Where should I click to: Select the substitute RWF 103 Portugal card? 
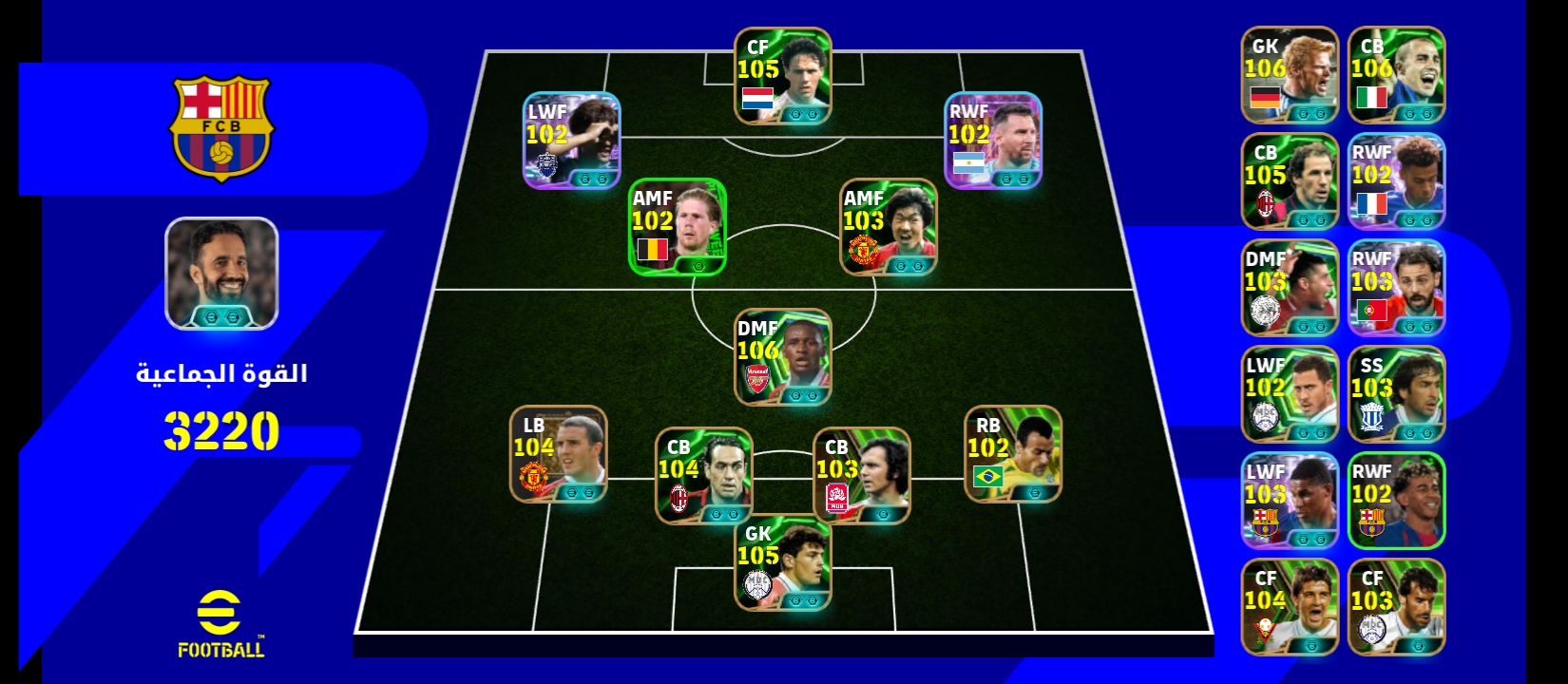(x=1396, y=288)
